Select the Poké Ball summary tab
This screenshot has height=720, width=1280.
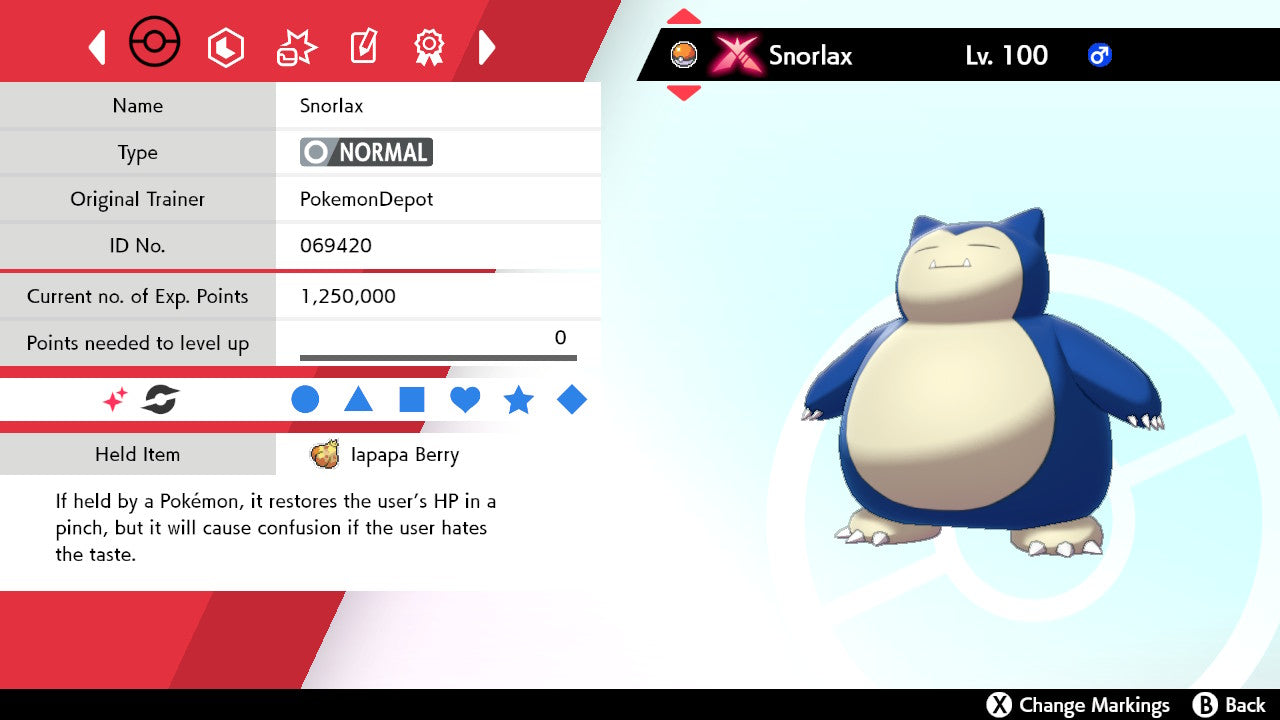(x=155, y=44)
